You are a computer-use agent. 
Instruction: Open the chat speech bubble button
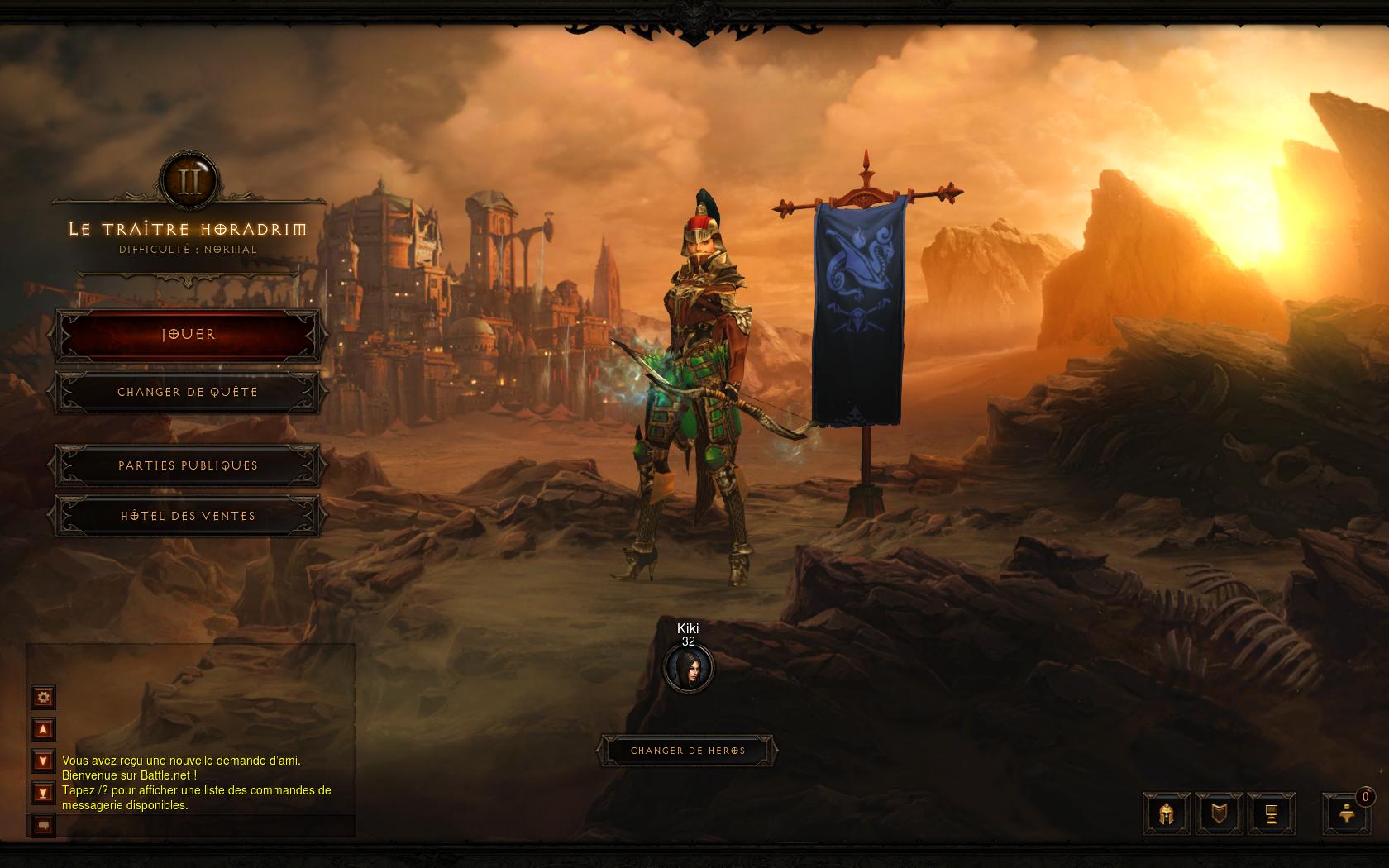[43, 824]
